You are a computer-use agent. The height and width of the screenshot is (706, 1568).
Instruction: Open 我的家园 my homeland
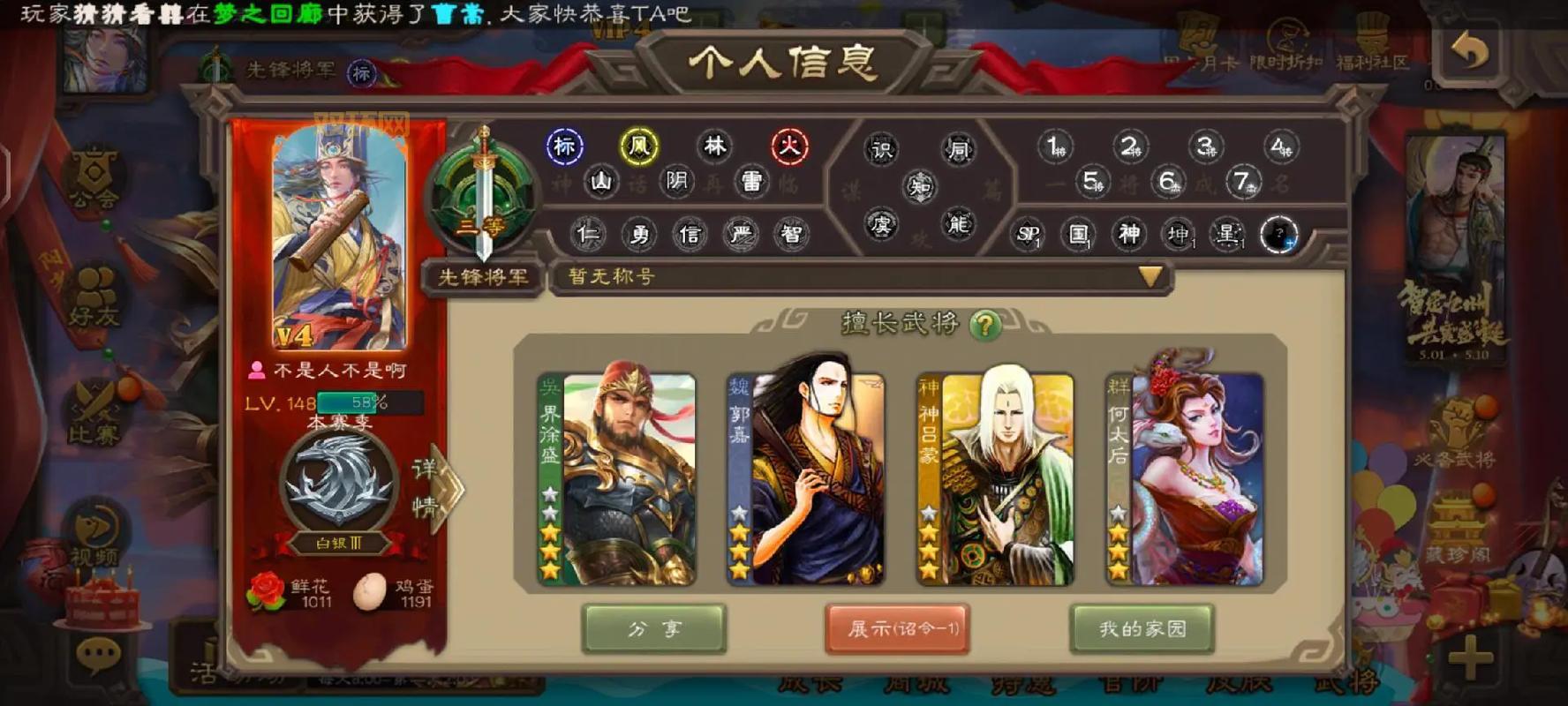pos(1144,628)
